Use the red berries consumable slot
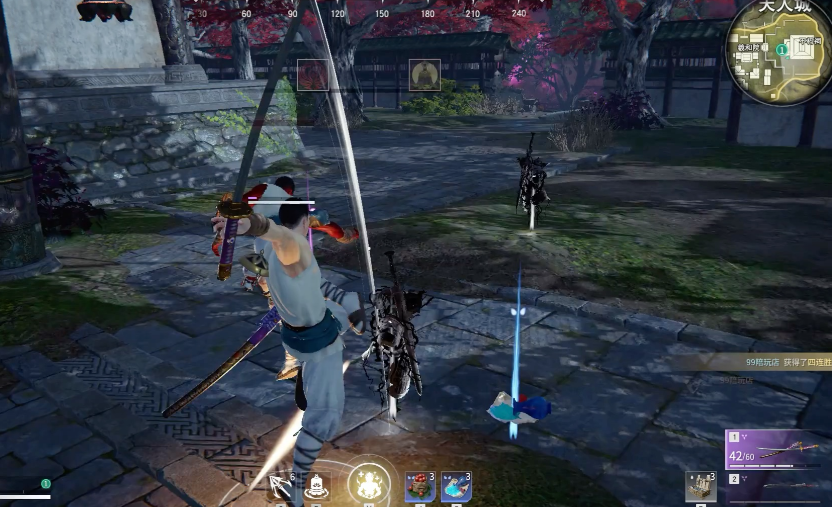 point(420,487)
